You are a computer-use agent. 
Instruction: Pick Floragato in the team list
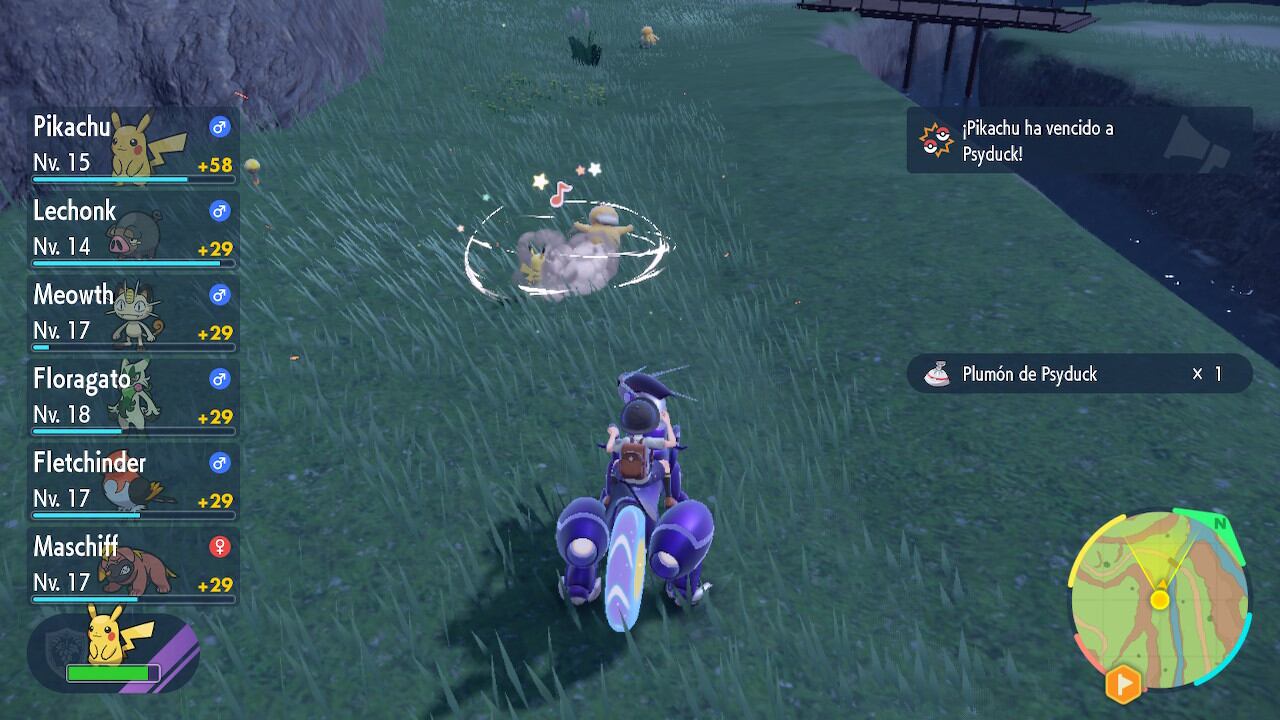[x=133, y=397]
